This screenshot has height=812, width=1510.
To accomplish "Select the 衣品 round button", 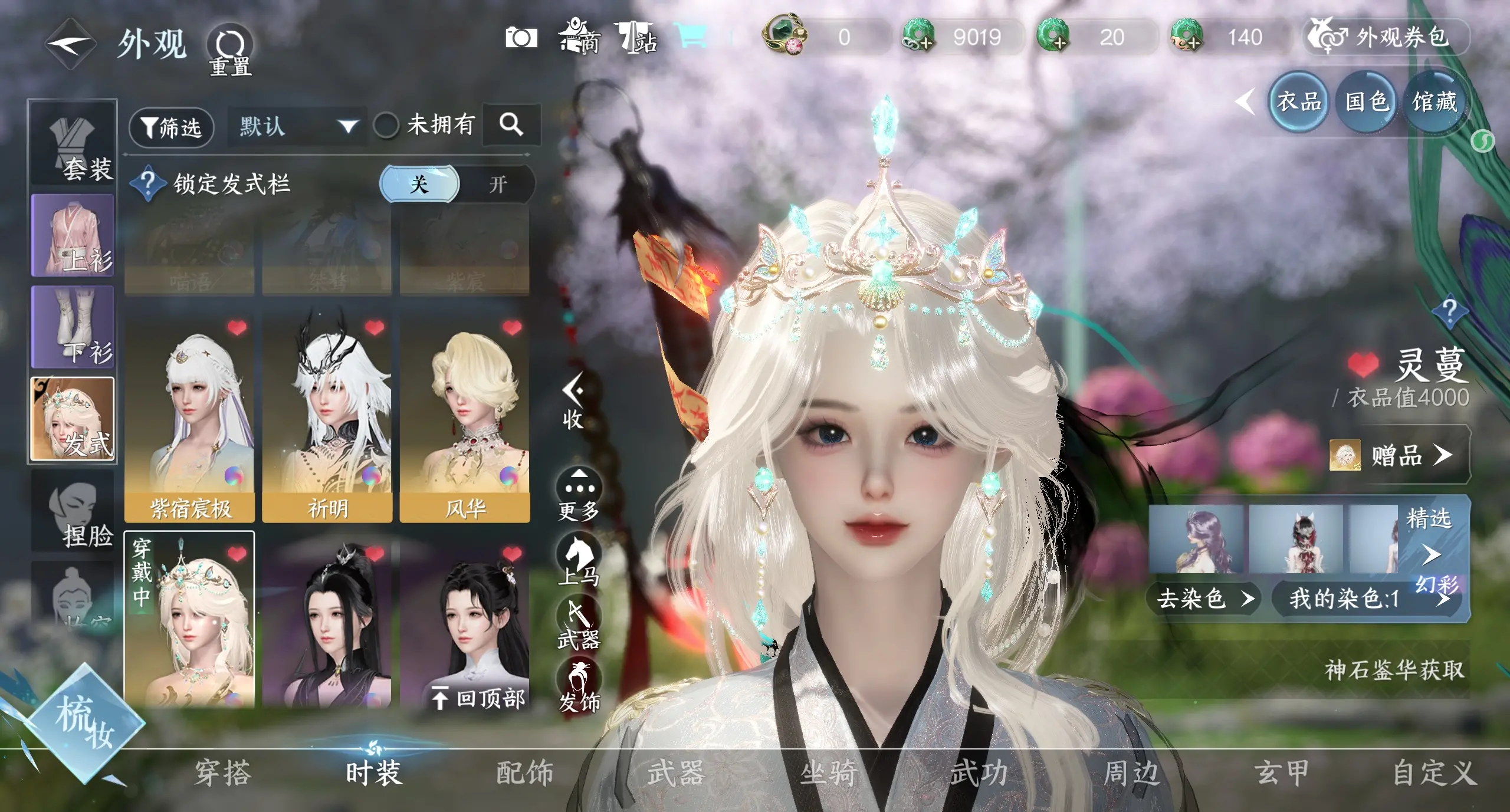I will tap(1299, 102).
